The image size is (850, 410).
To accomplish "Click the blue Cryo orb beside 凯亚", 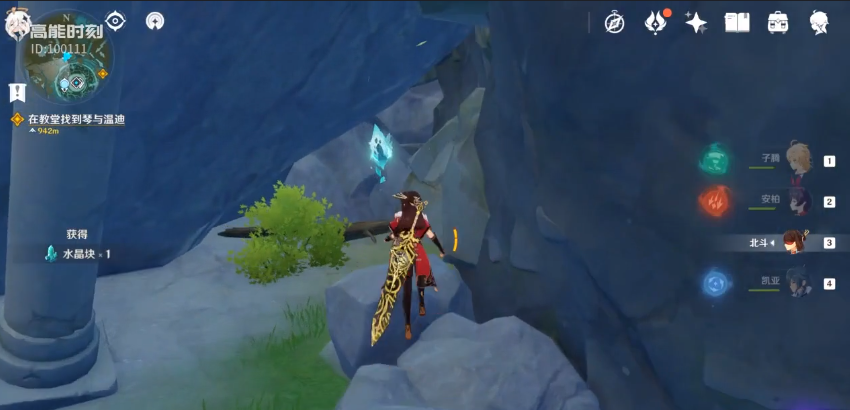I will [716, 283].
